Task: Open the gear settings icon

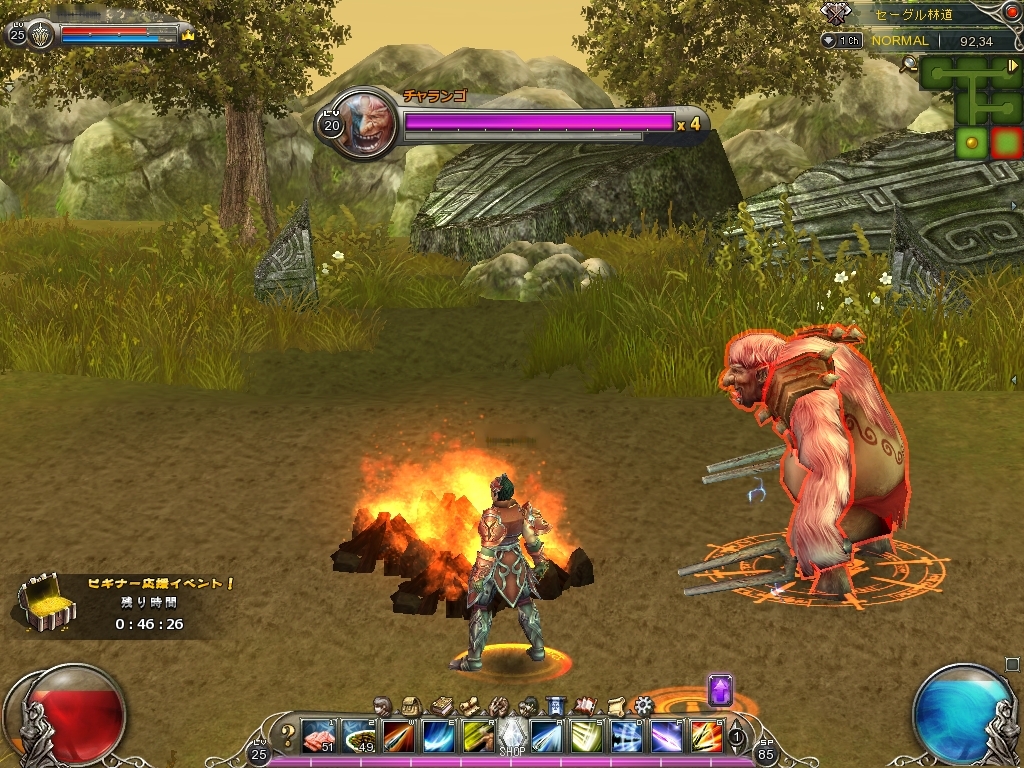Action: (x=643, y=706)
